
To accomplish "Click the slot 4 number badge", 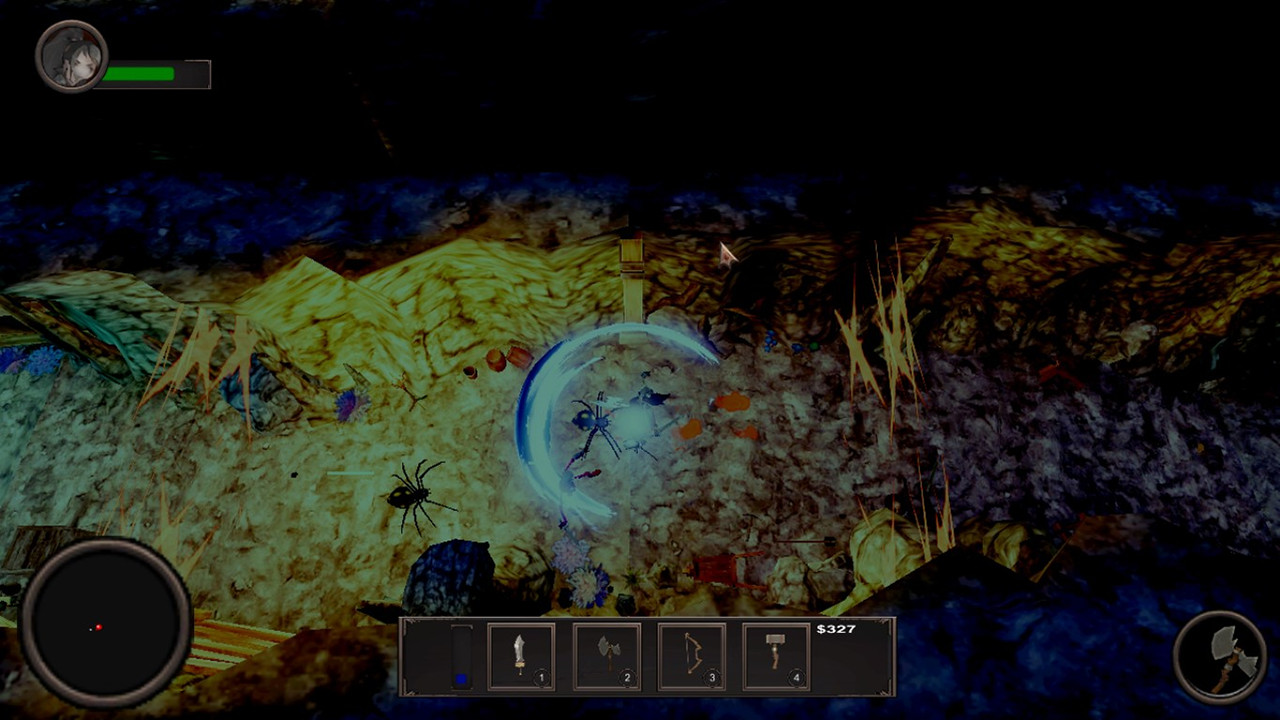I will [796, 677].
